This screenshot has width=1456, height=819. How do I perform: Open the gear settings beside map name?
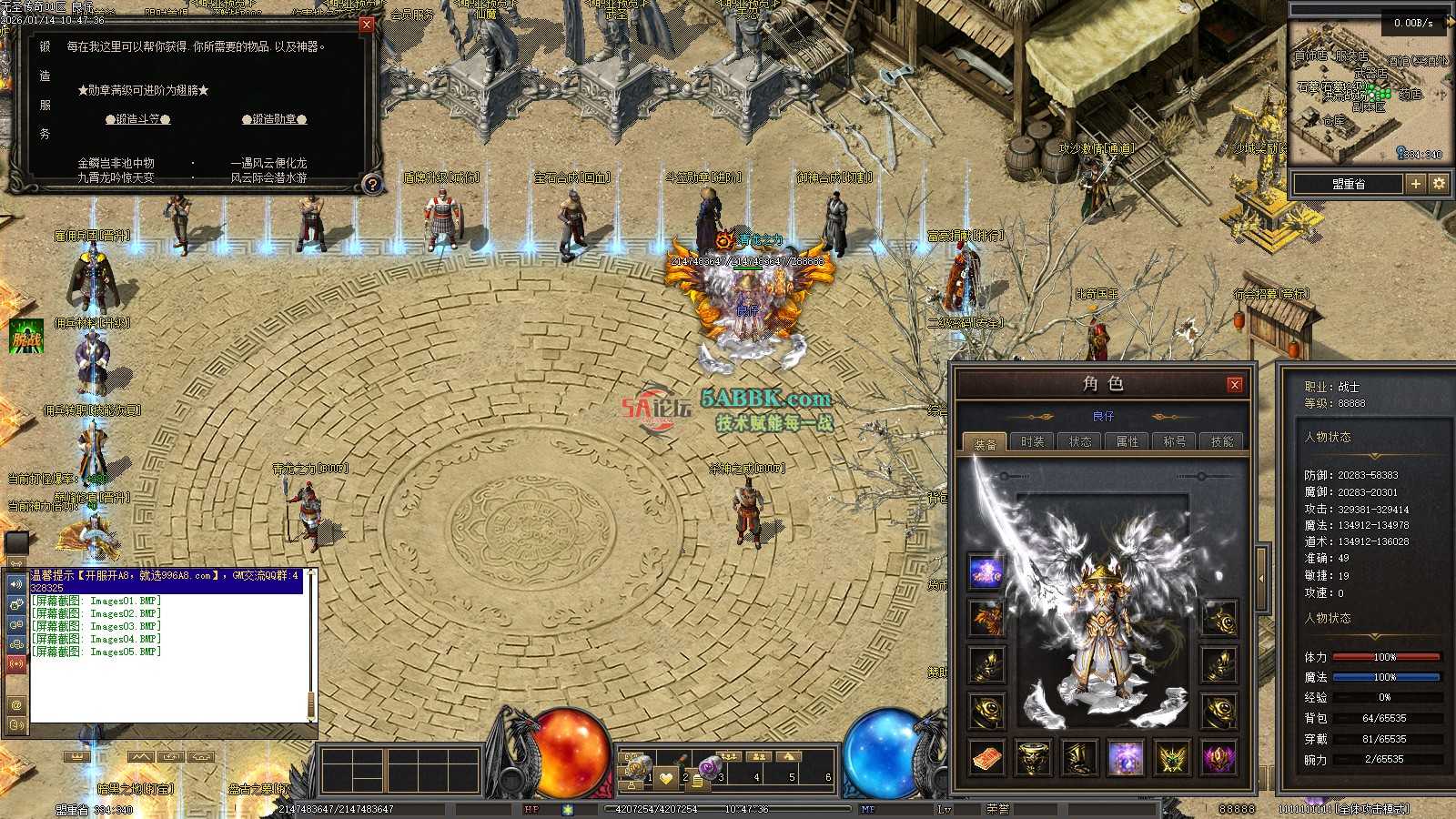[x=1439, y=184]
